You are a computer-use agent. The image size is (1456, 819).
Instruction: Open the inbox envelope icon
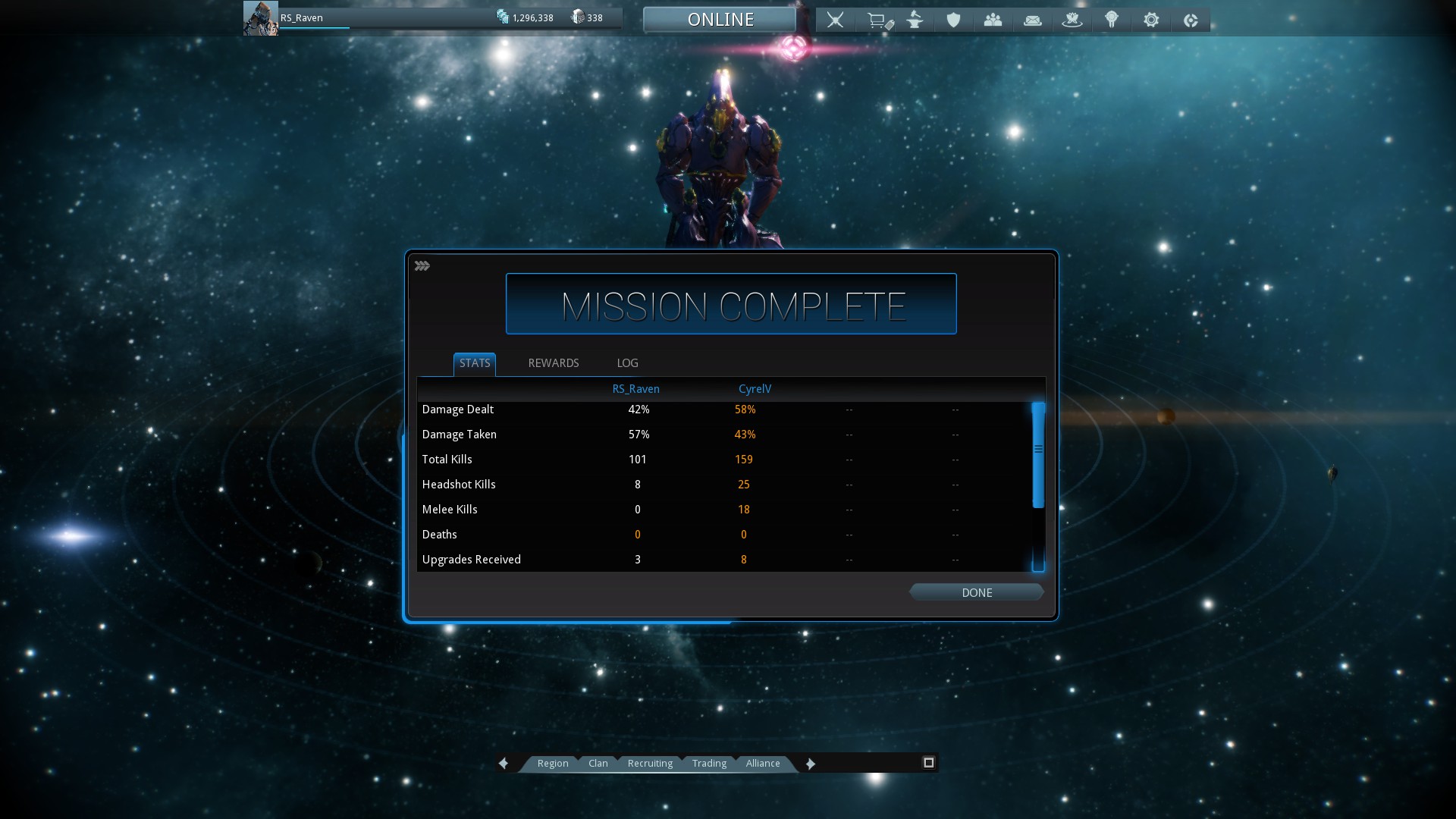(x=1032, y=20)
